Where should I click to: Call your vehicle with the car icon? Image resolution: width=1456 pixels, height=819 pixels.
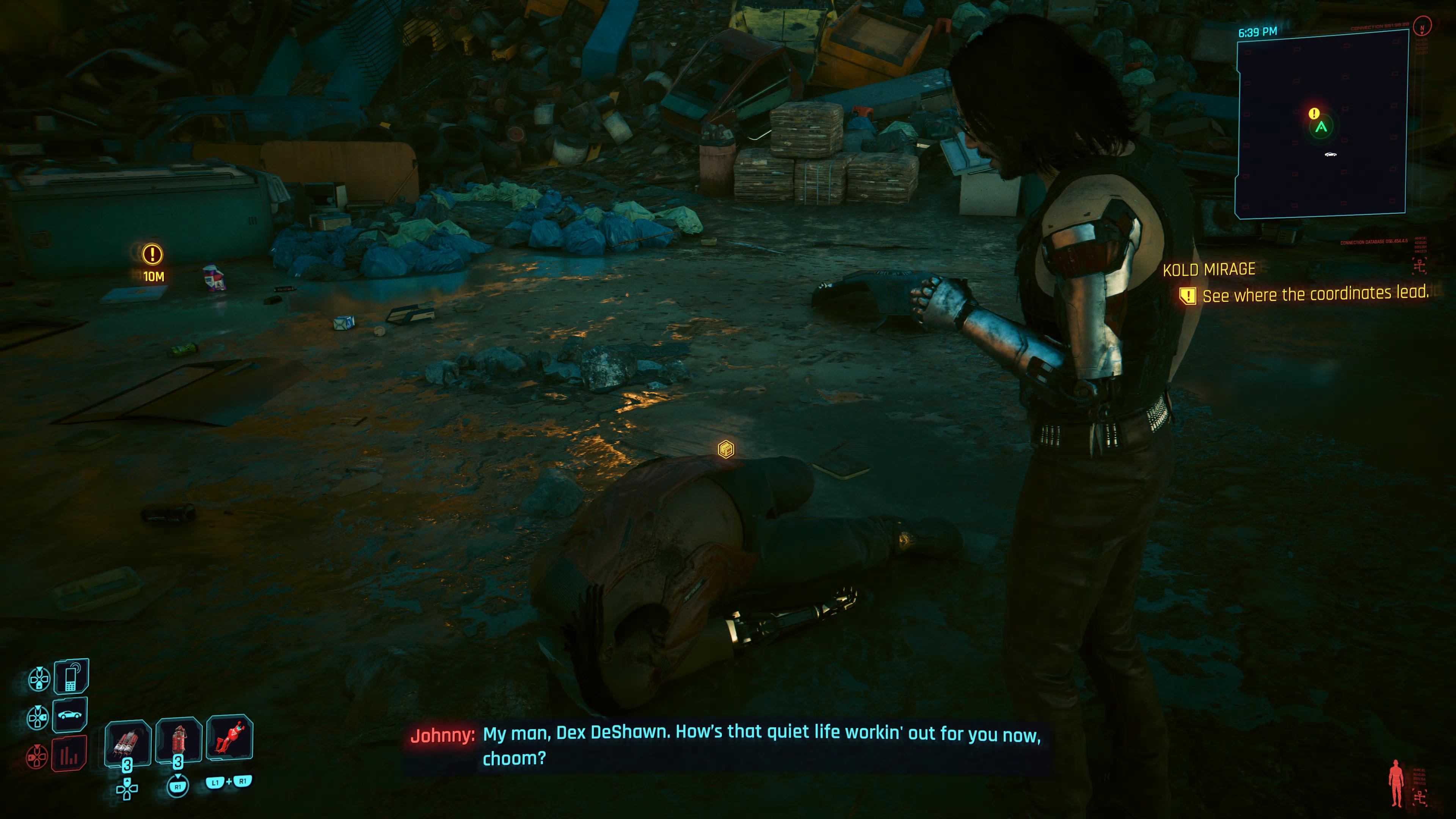pos(69,715)
